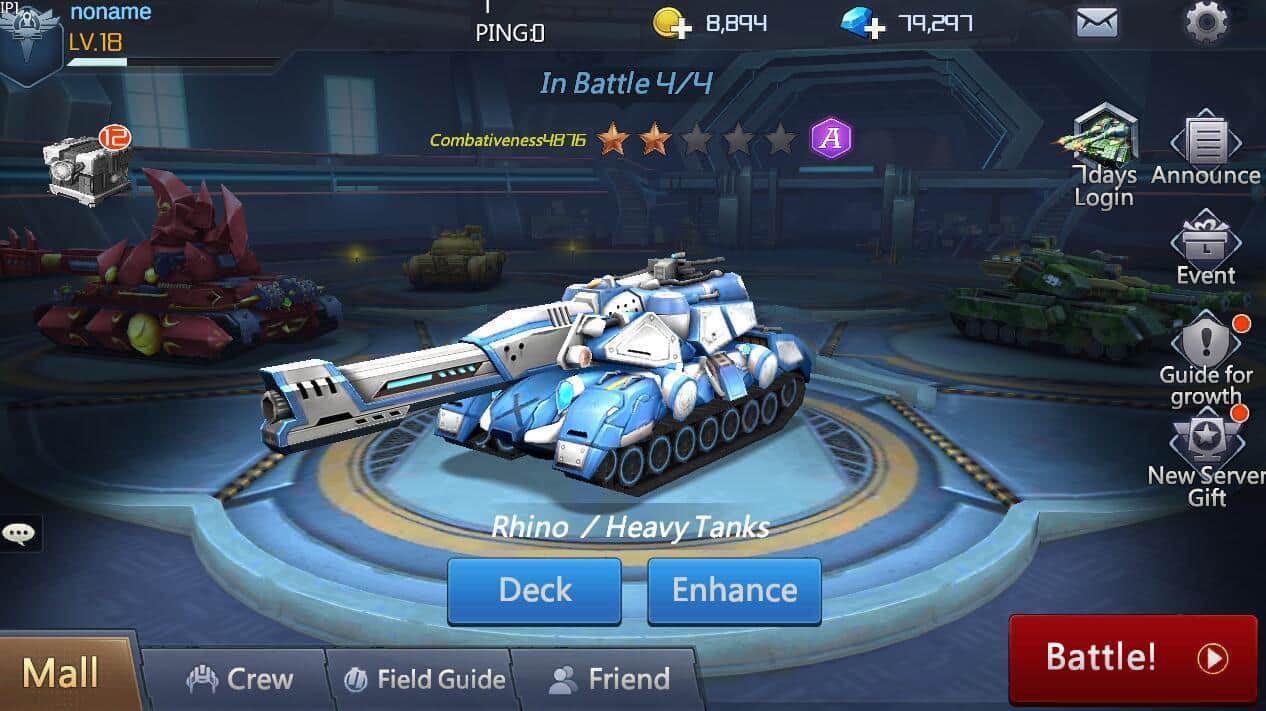Viewport: 1266px width, 711px height.
Task: Check the mailbox envelope icon
Action: click(x=1097, y=22)
